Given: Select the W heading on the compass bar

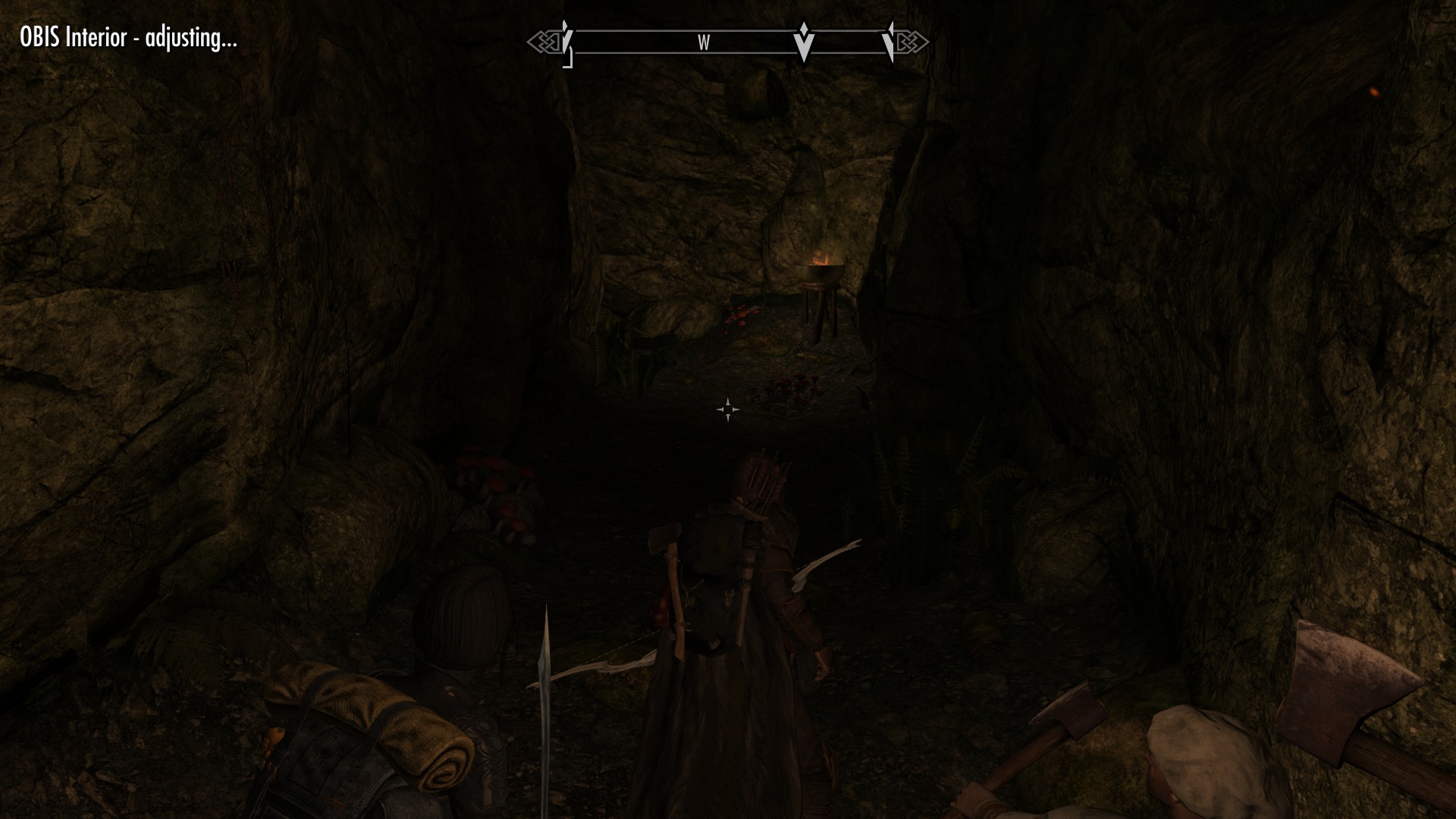Looking at the screenshot, I should (x=704, y=43).
